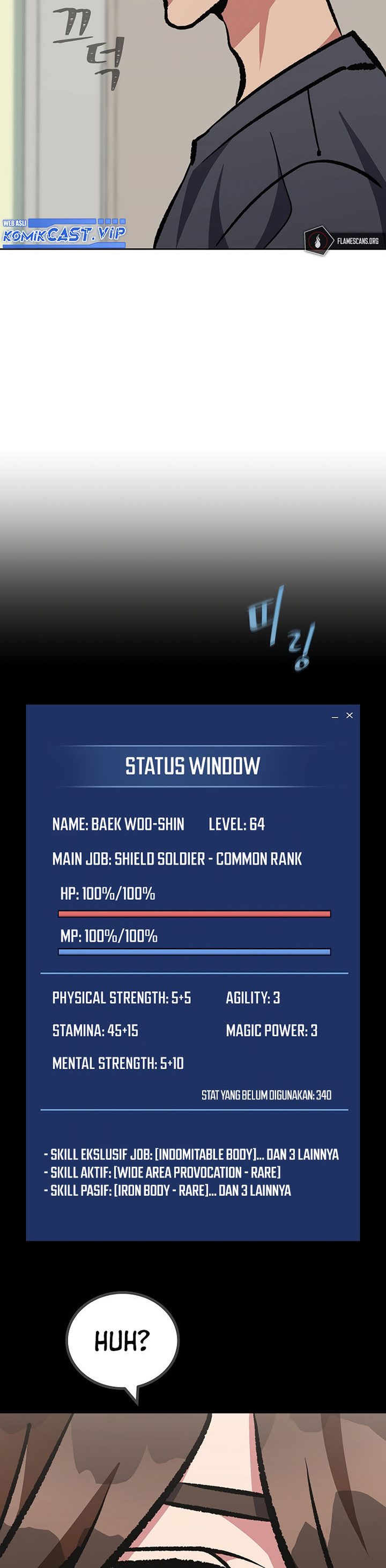Close the Status Window
386x1568 pixels.
tap(350, 715)
